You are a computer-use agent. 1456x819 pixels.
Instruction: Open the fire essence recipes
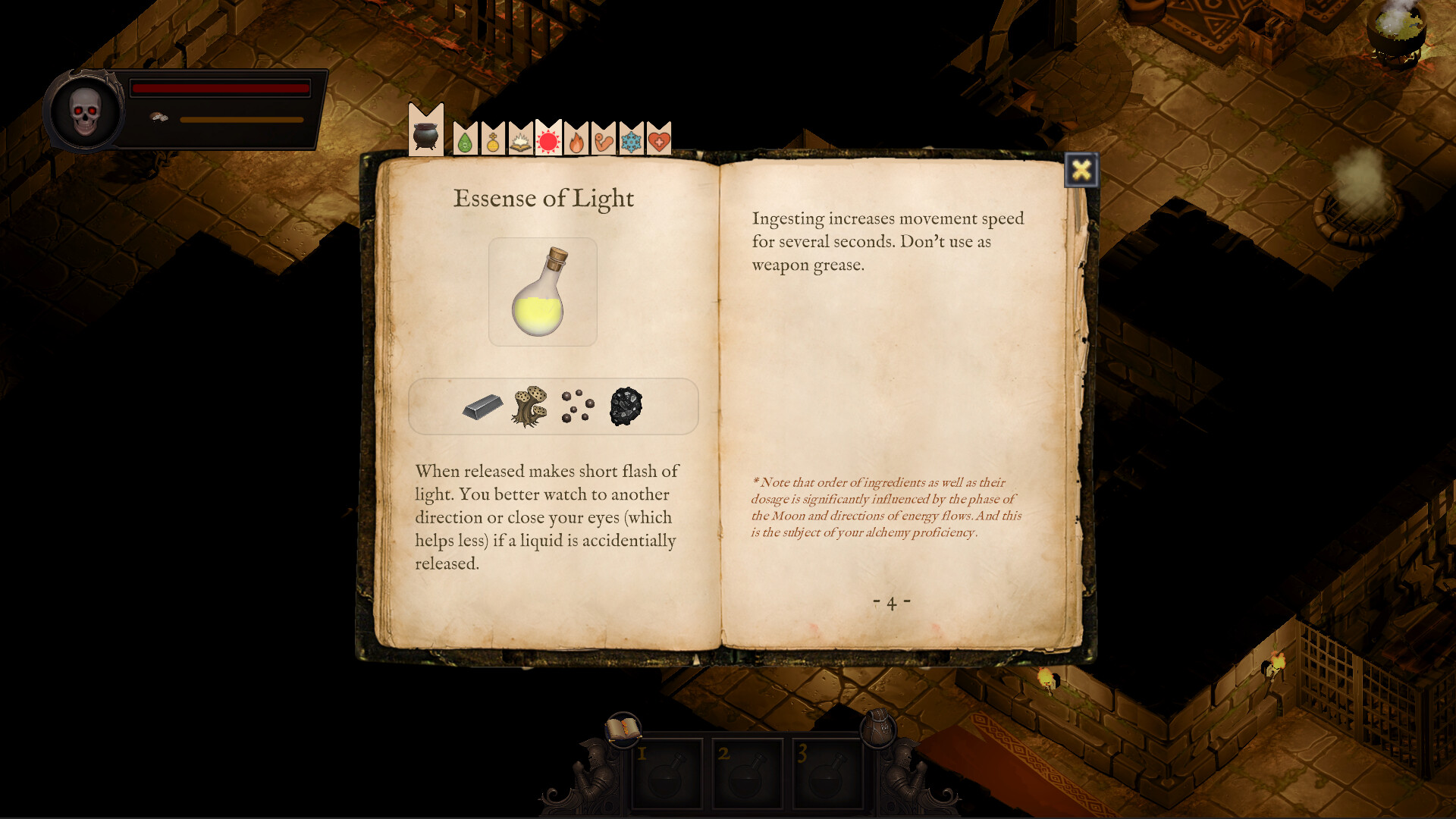[576, 136]
